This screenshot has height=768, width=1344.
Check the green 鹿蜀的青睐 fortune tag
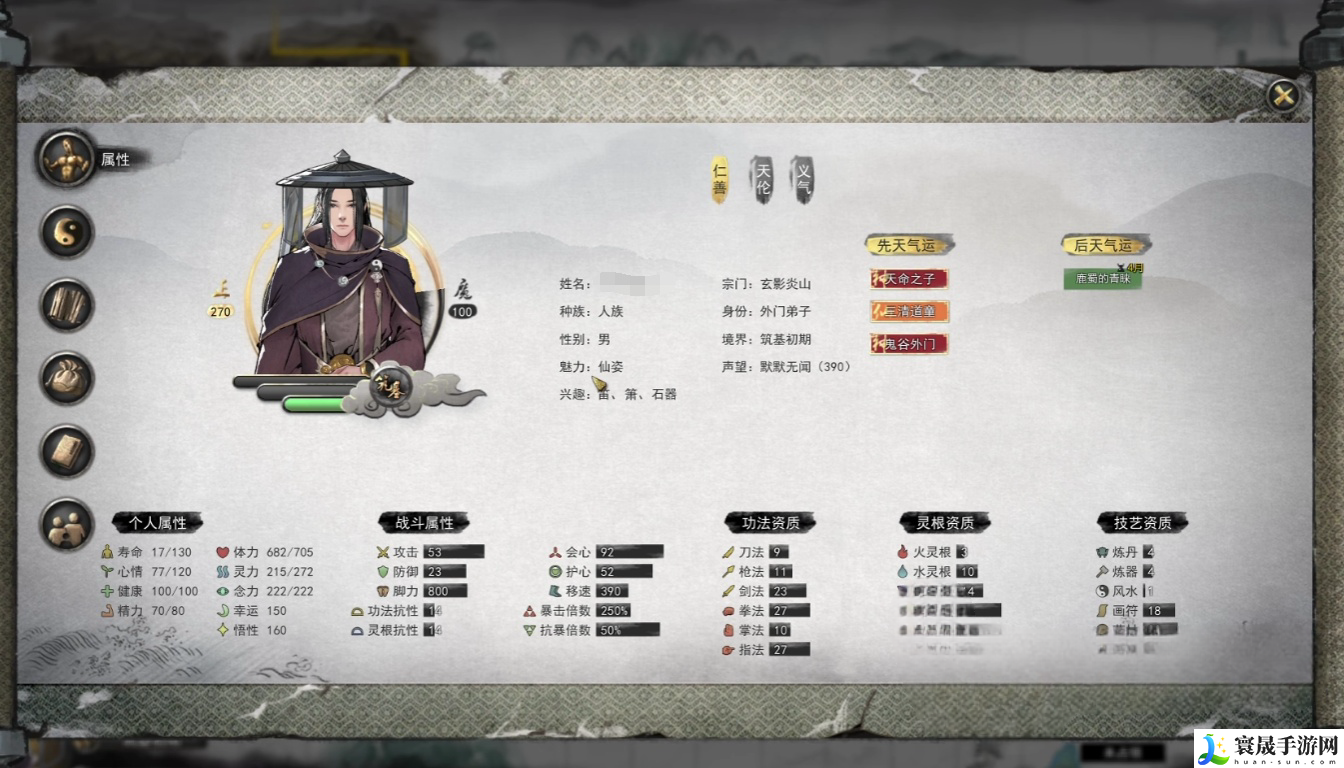[x=1102, y=279]
